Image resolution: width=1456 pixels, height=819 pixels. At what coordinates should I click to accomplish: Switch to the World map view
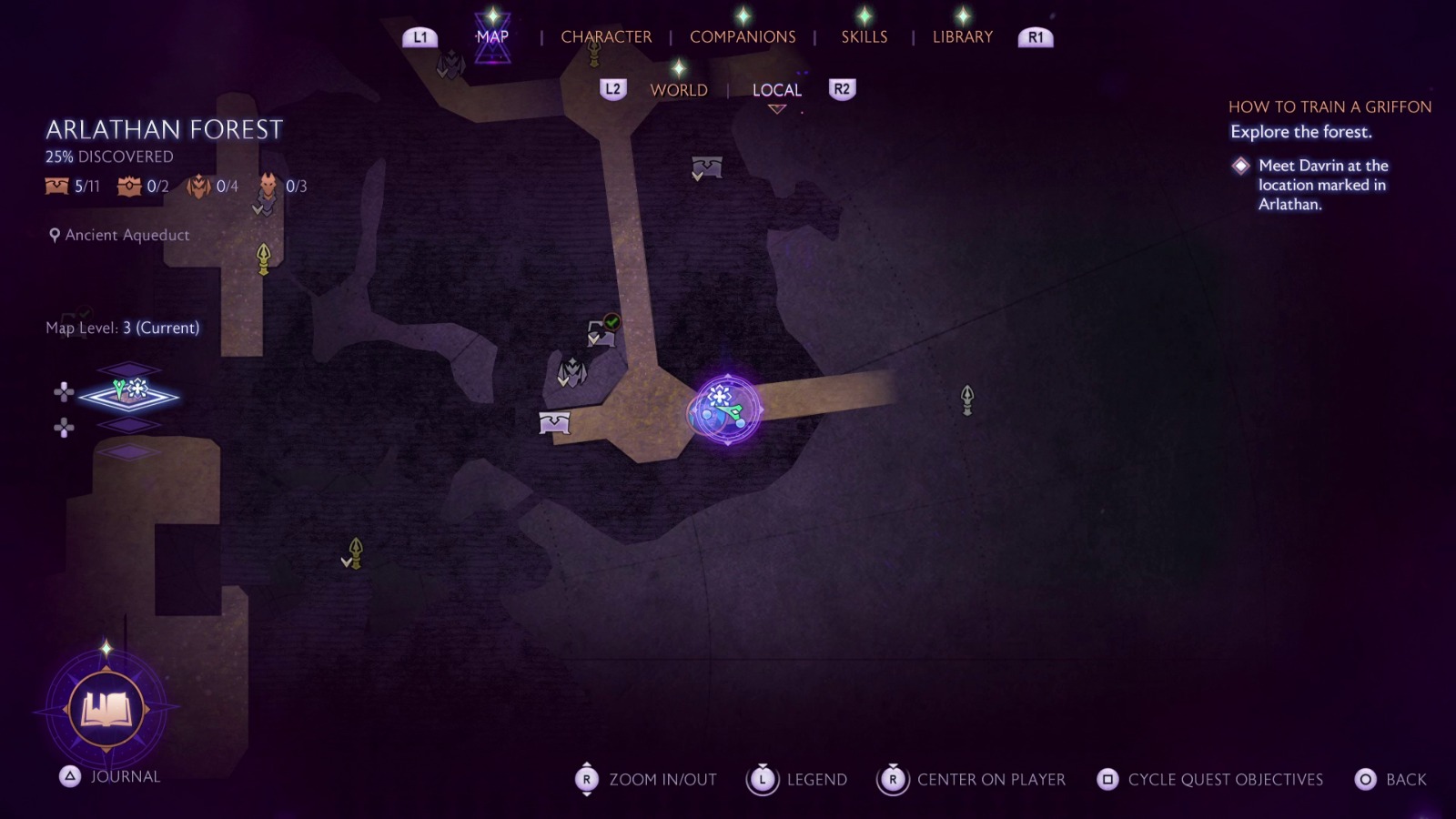(678, 90)
